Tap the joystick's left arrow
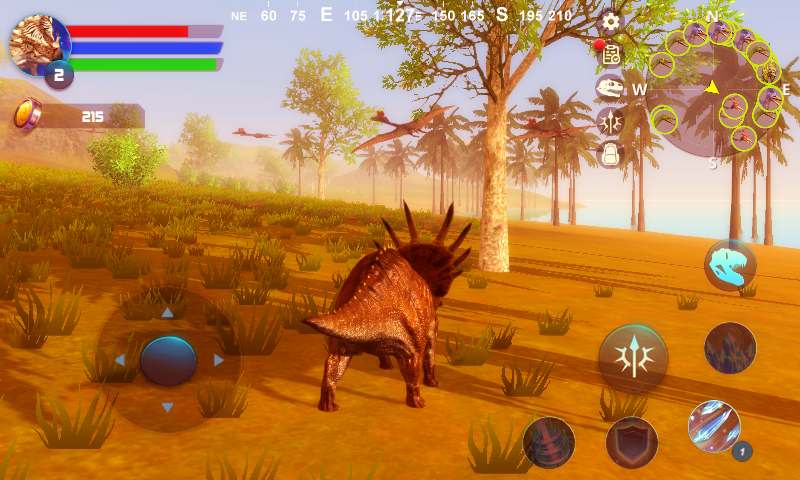Screen dimensions: 800x480 pyautogui.click(x=119, y=360)
